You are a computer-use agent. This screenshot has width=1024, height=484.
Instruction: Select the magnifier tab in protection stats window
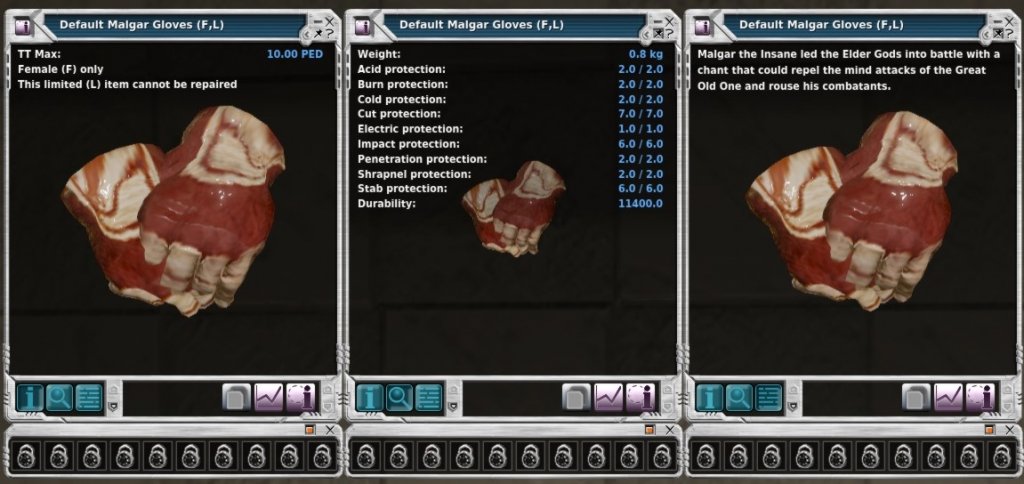pos(400,397)
